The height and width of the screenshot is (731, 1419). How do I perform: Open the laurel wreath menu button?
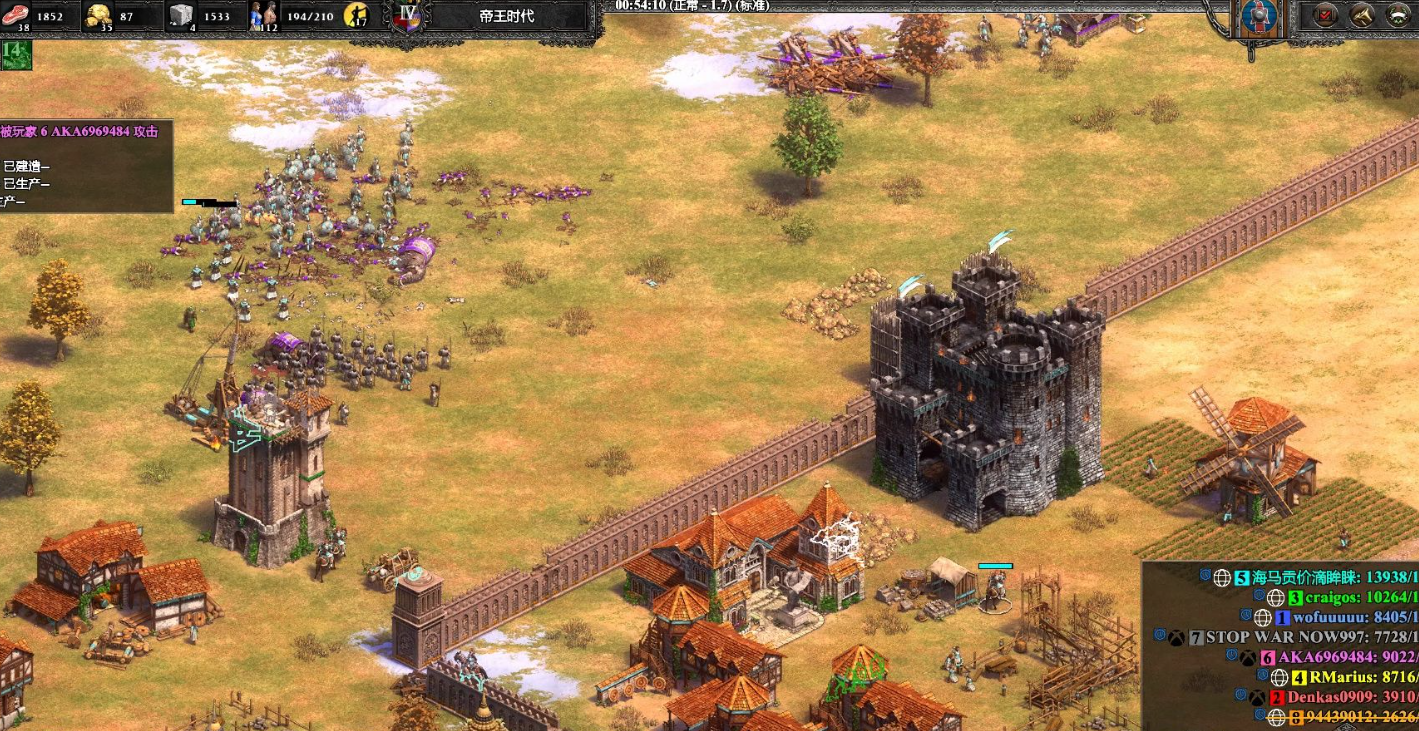click(1399, 15)
